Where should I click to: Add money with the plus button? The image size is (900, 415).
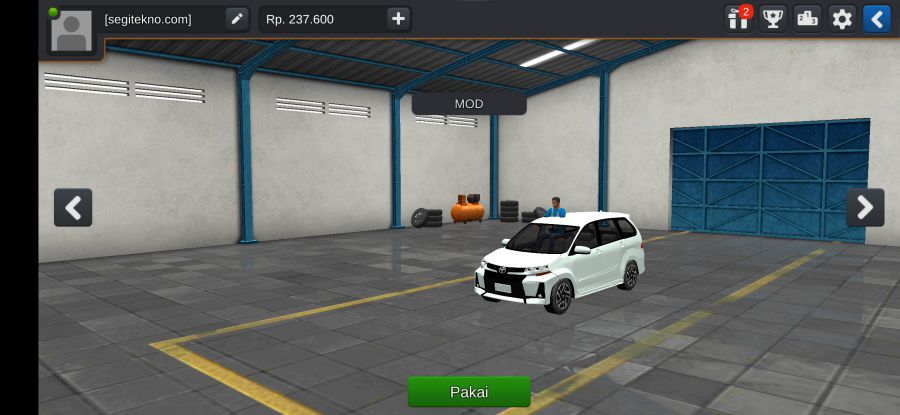tap(398, 19)
